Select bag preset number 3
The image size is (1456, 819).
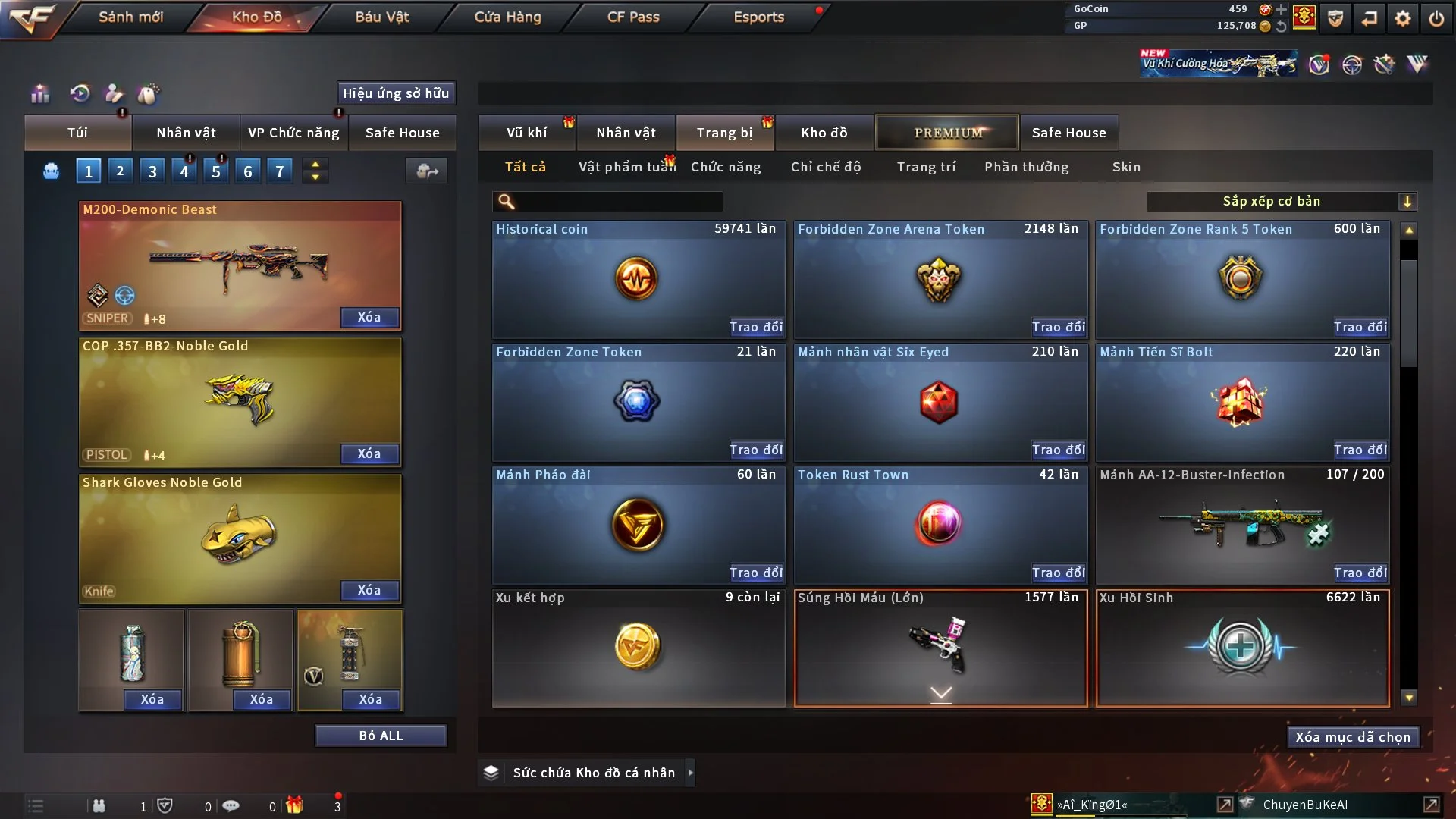coord(152,171)
